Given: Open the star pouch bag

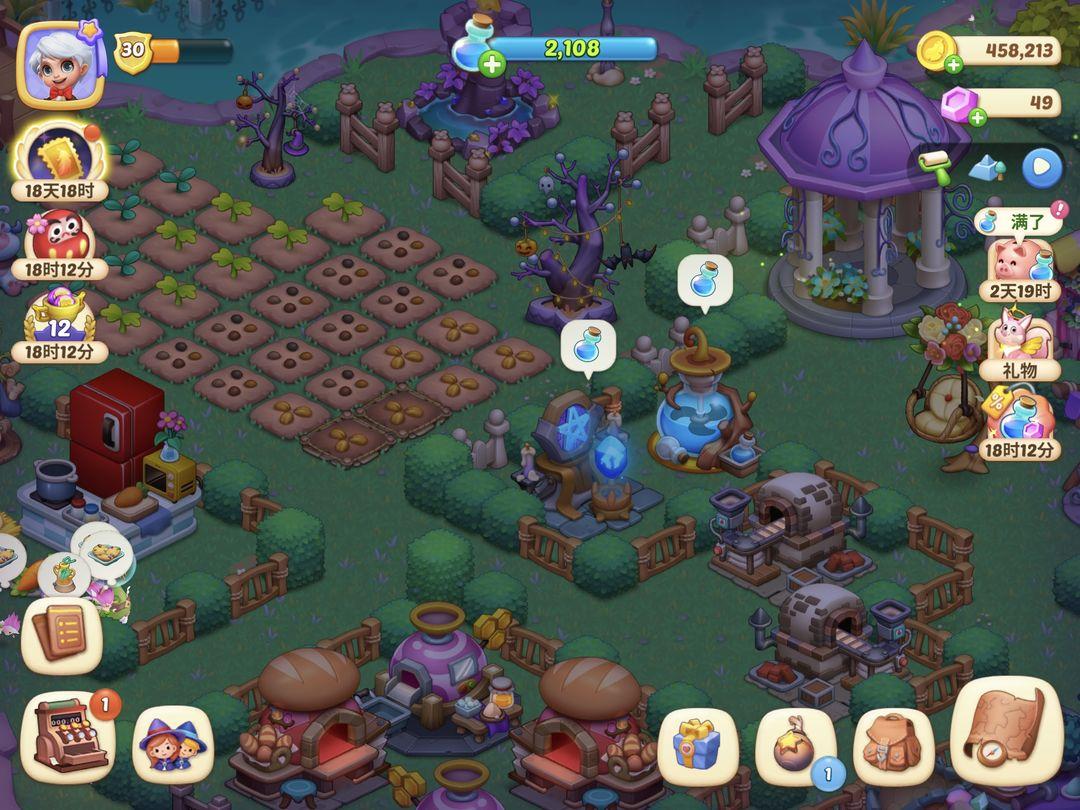Looking at the screenshot, I should point(797,747).
